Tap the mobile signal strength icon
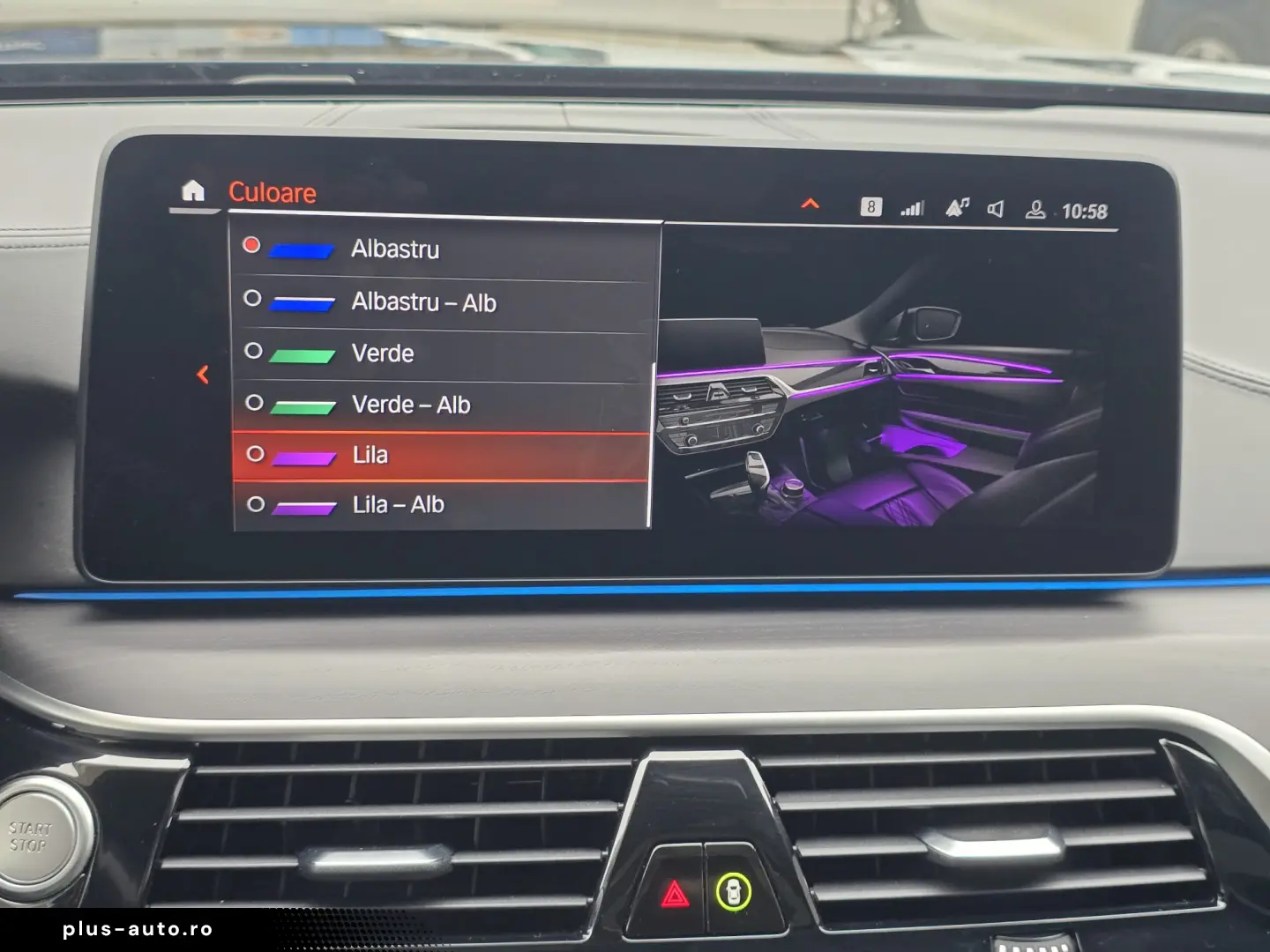This screenshot has height=952, width=1270. [x=911, y=208]
